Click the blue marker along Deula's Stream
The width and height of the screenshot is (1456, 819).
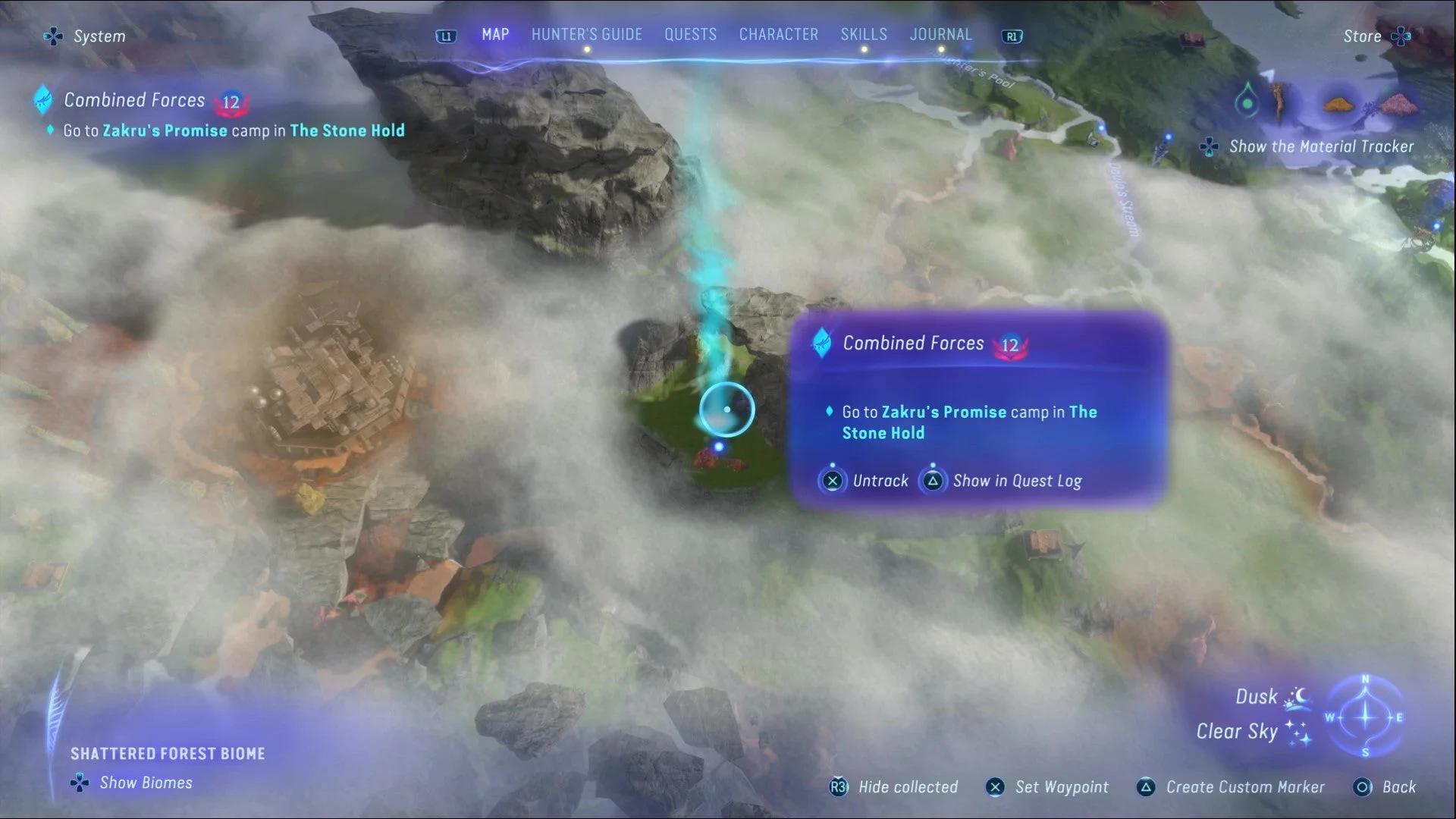tap(1168, 137)
